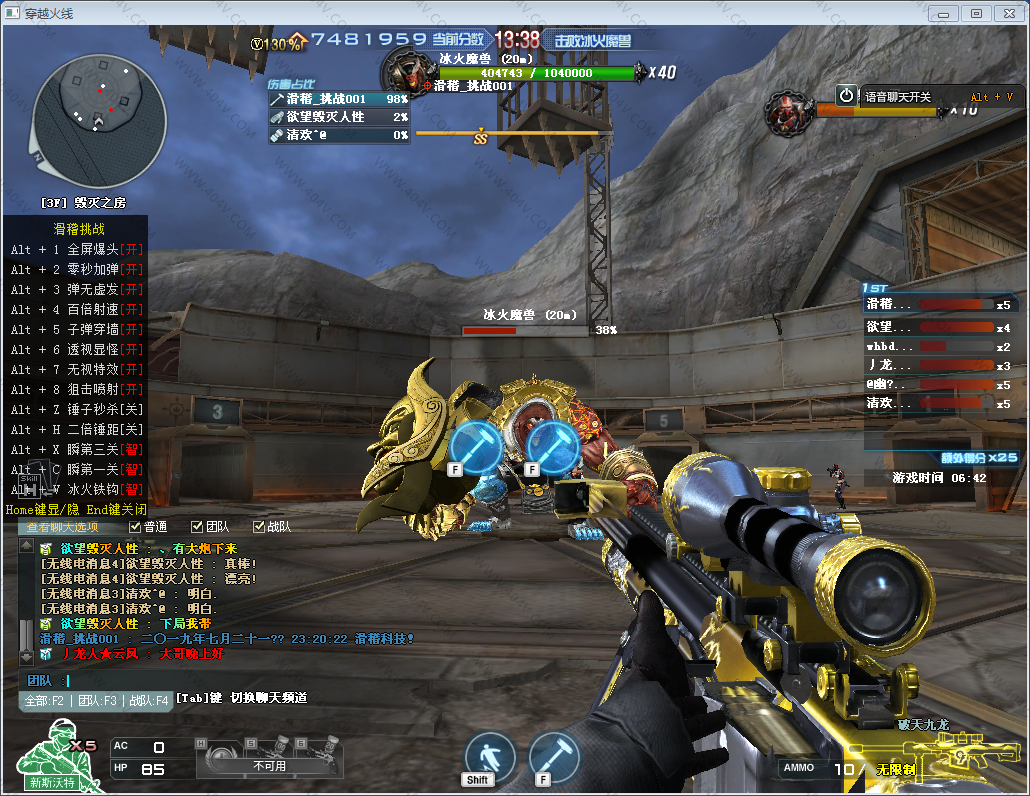The image size is (1030, 796).
Task: Open the 查看聊天选项 chat options
Action: 62,527
